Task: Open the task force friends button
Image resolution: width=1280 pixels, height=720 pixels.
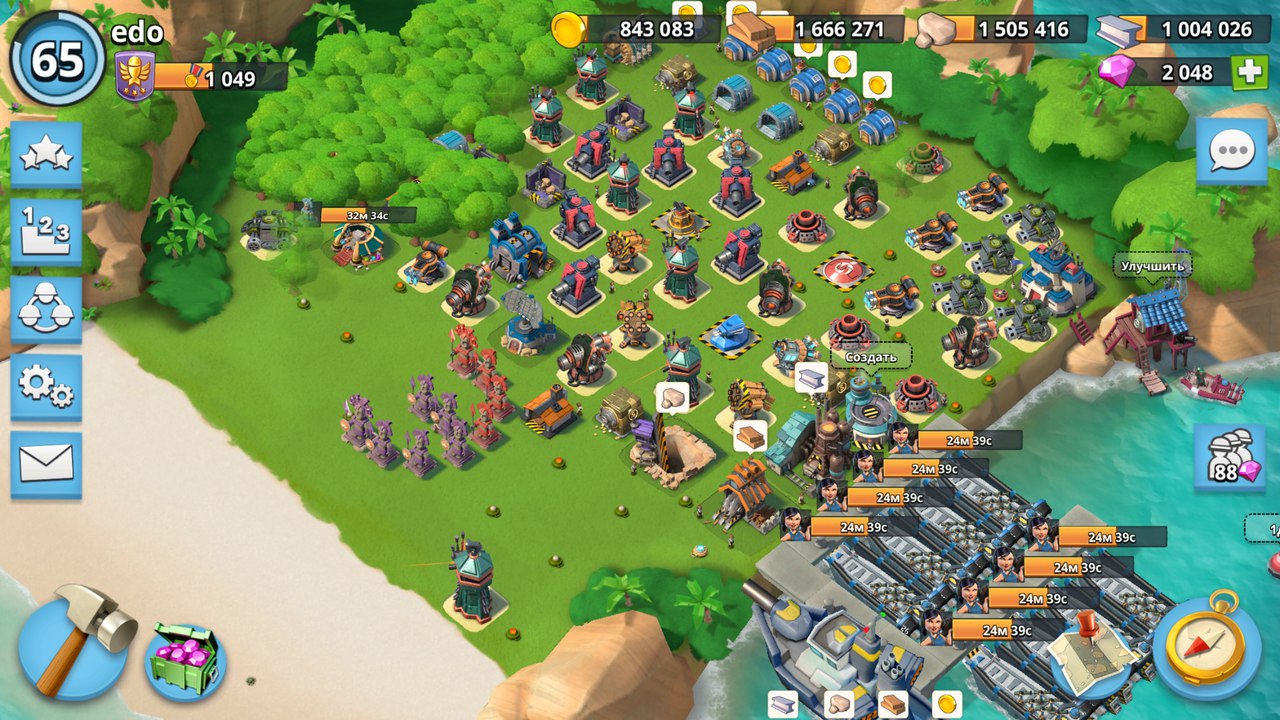Action: pos(46,310)
